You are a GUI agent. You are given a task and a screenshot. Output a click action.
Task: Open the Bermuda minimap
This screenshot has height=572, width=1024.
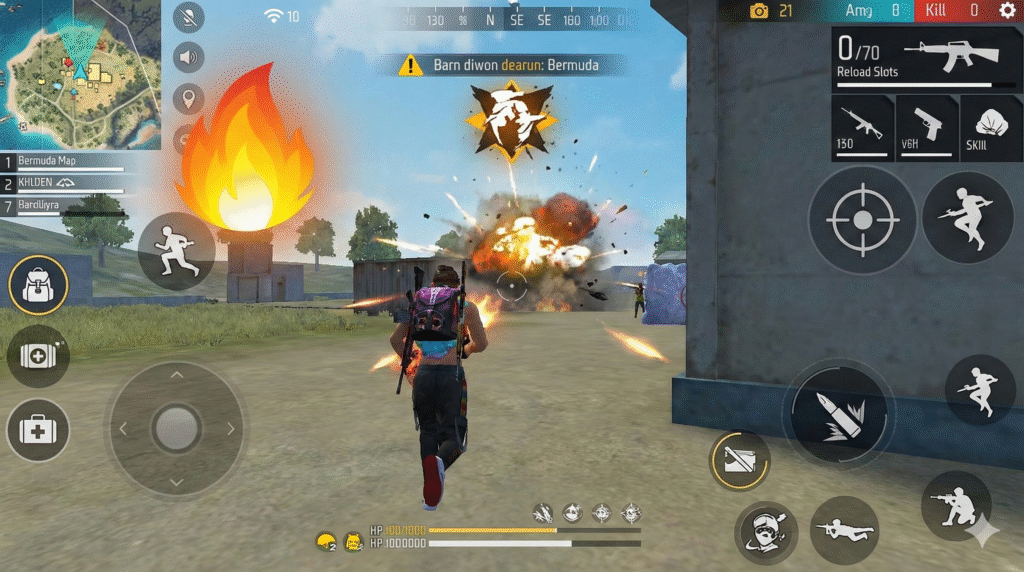coord(80,73)
